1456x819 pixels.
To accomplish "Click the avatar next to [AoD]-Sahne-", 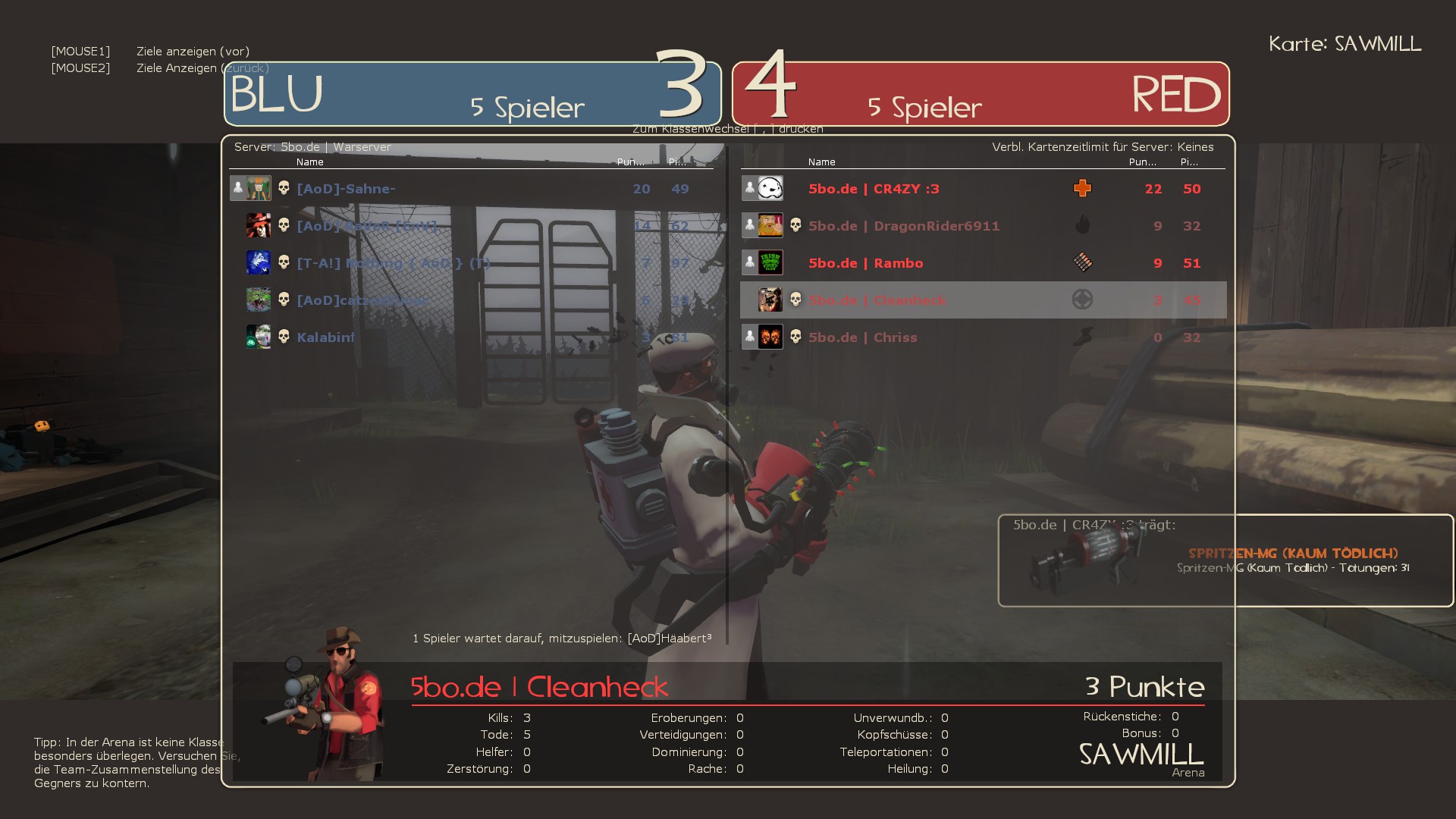I will [259, 188].
